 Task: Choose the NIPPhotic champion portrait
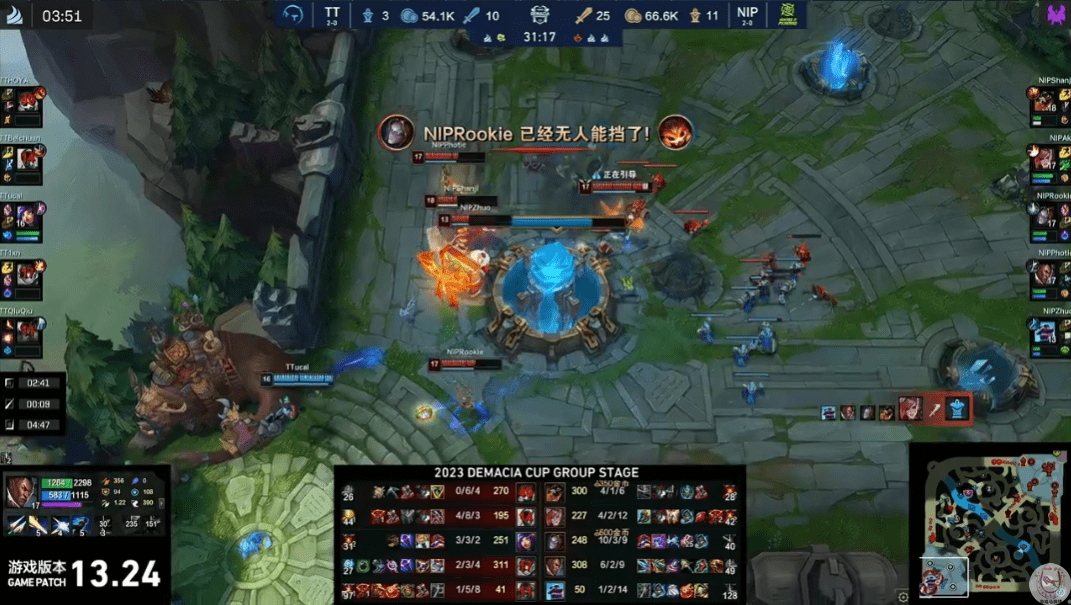pyautogui.click(x=1045, y=273)
